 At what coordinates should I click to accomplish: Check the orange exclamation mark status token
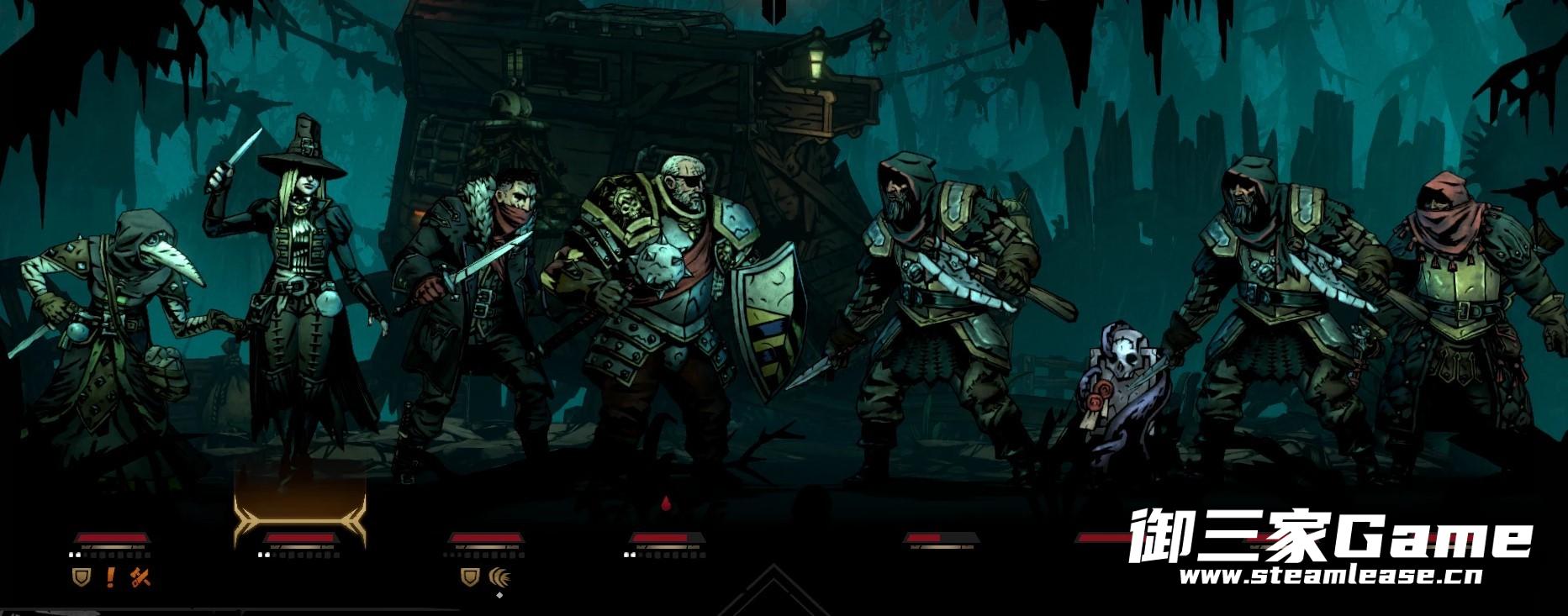tap(110, 577)
